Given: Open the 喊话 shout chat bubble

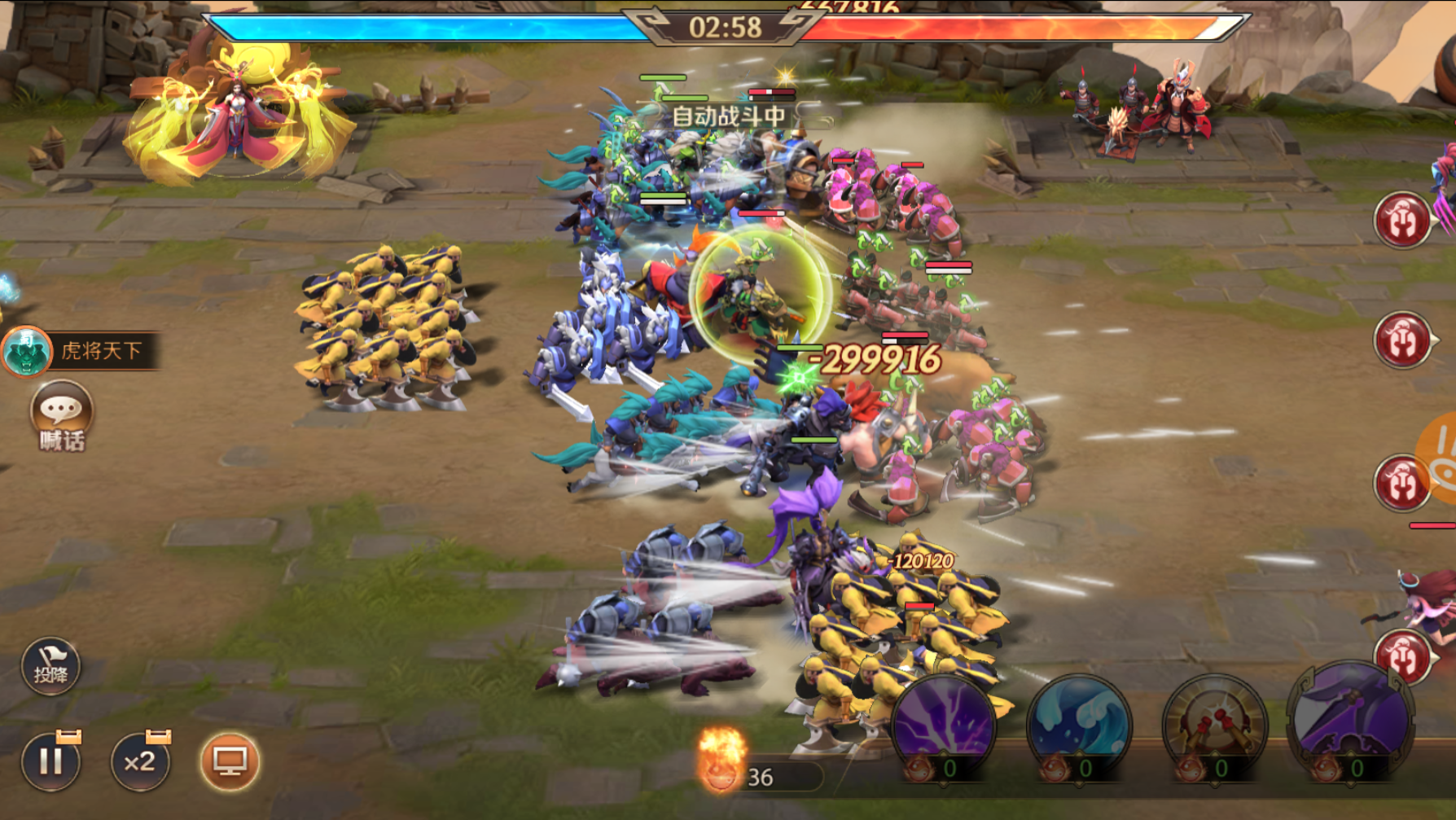Looking at the screenshot, I should (61, 414).
